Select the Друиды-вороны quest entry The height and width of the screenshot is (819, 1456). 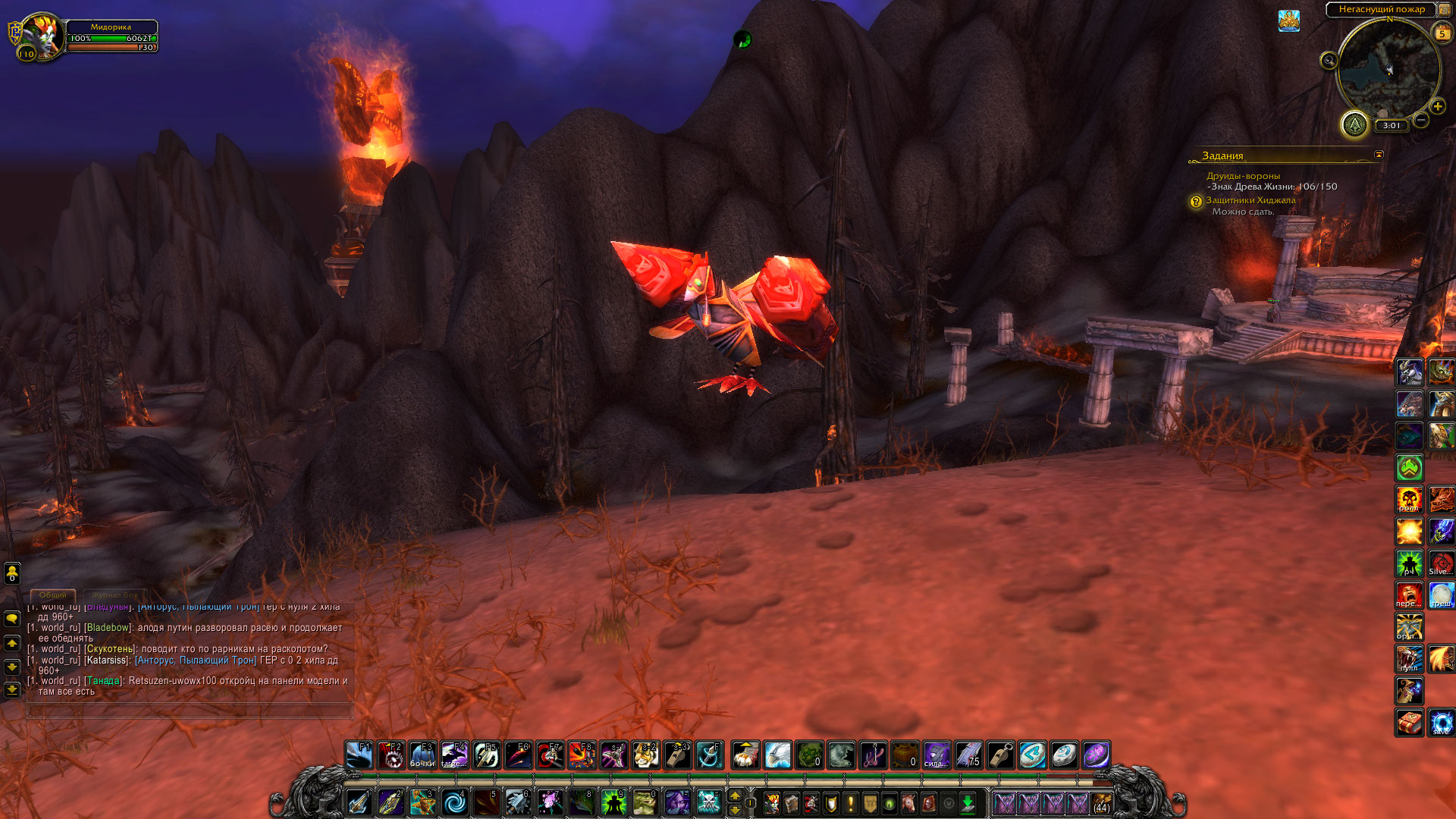point(1243,176)
